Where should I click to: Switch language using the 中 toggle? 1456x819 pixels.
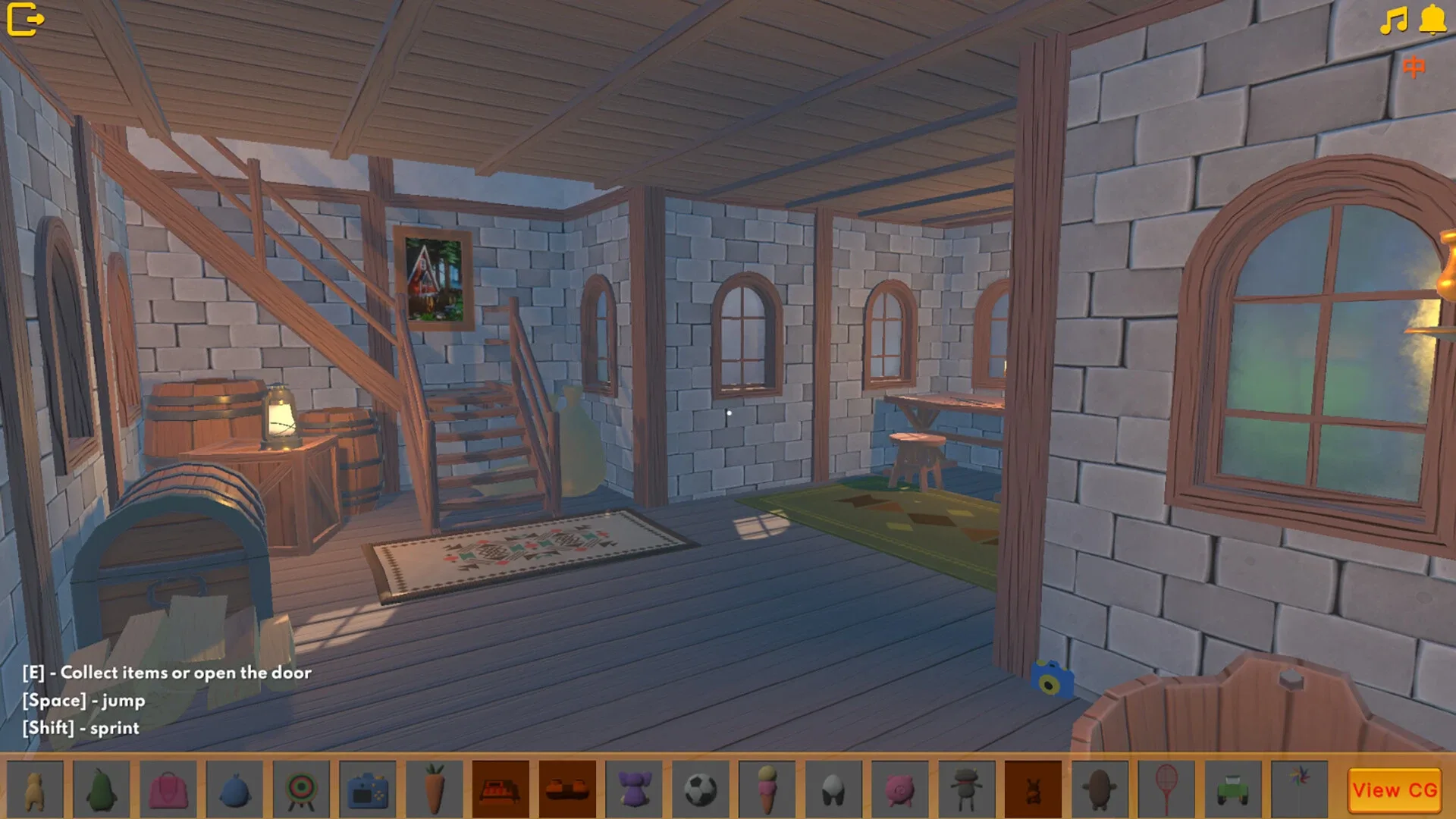[x=1415, y=67]
